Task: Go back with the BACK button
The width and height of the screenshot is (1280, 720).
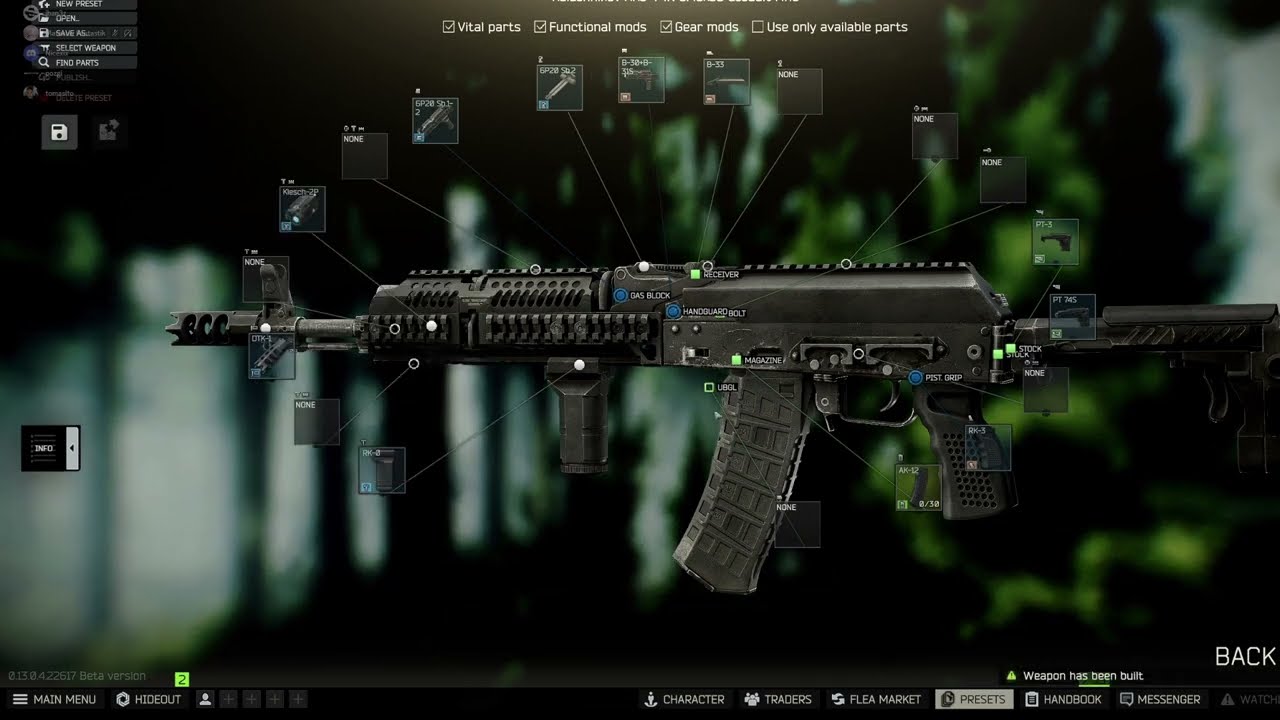Action: point(1244,656)
